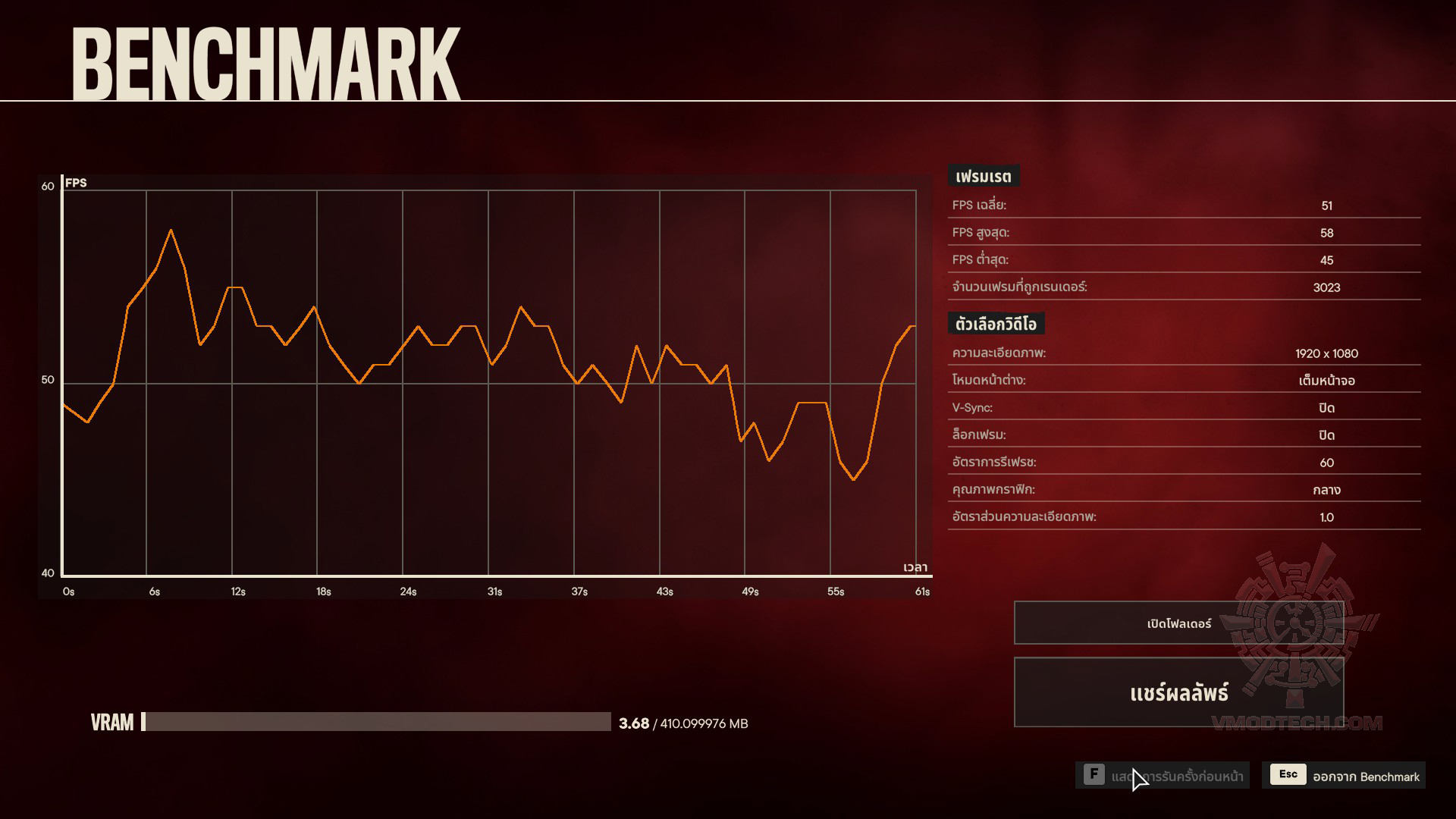Viewport: 1456px width, 819px height.
Task: Show the previous run with แสดงการรันครั้งก่อนหน้า
Action: tap(1163, 776)
